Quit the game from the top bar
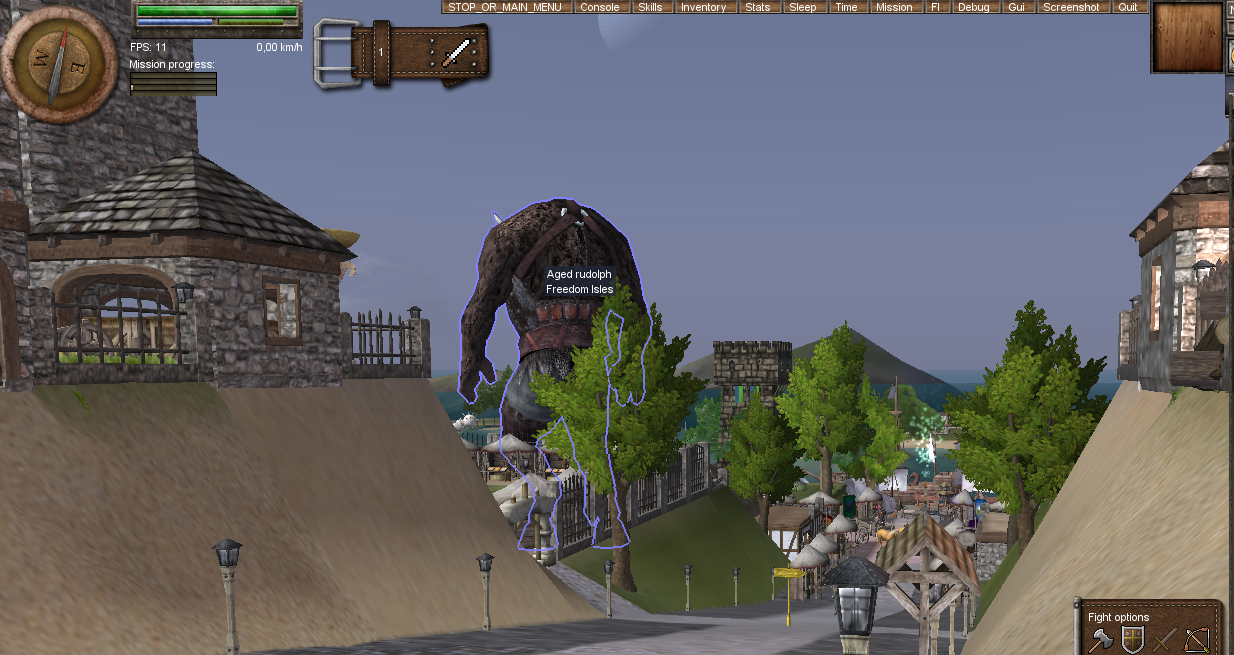The image size is (1234, 655). click(1128, 7)
